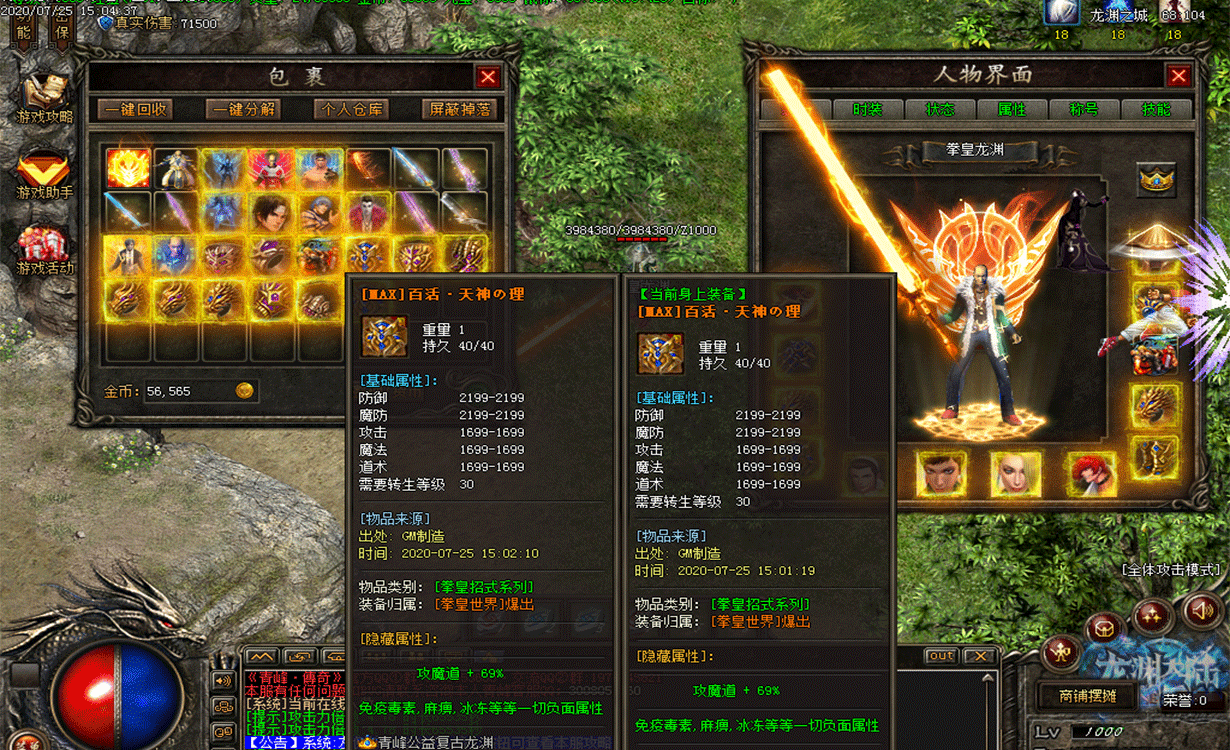Switch to the 技能 skills tab
The height and width of the screenshot is (750, 1230).
click(x=1156, y=110)
